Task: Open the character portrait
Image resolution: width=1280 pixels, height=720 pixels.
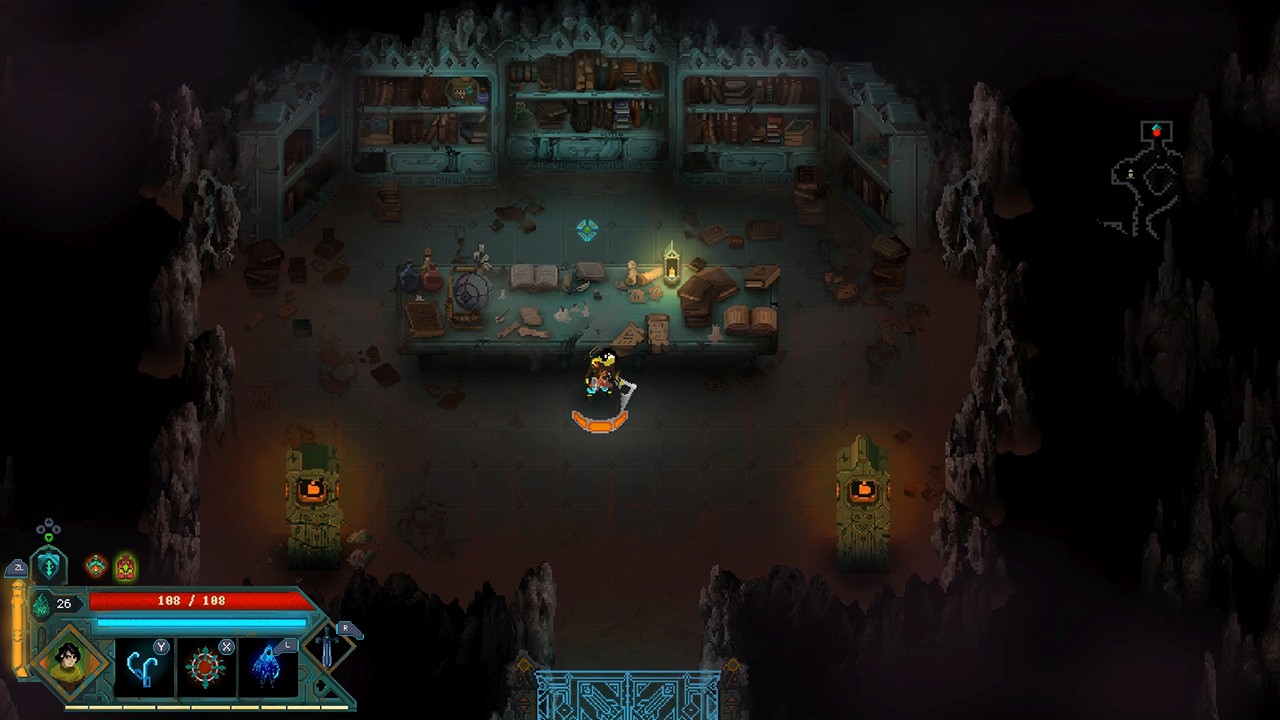Action: [70, 660]
